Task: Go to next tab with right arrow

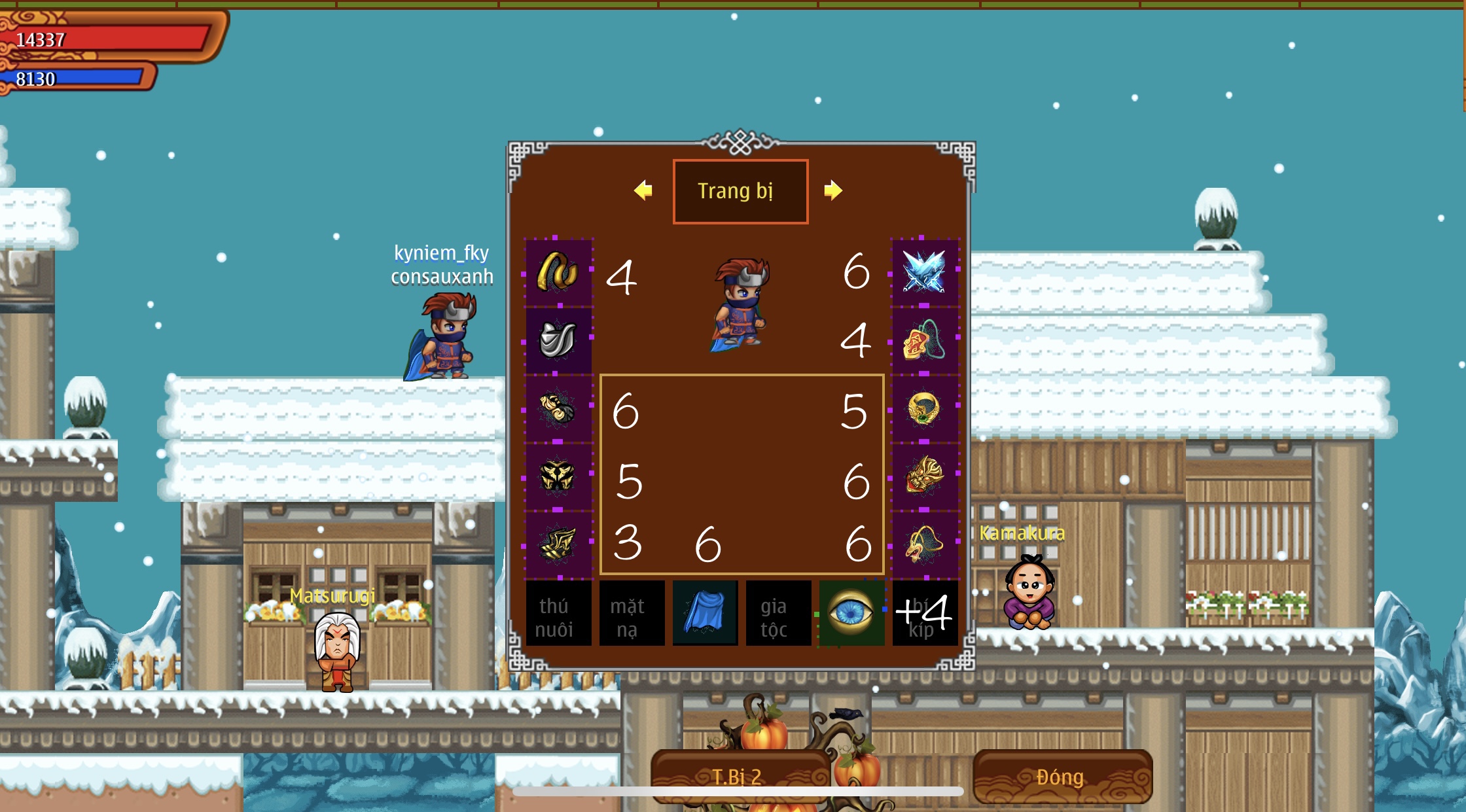Action: point(832,190)
